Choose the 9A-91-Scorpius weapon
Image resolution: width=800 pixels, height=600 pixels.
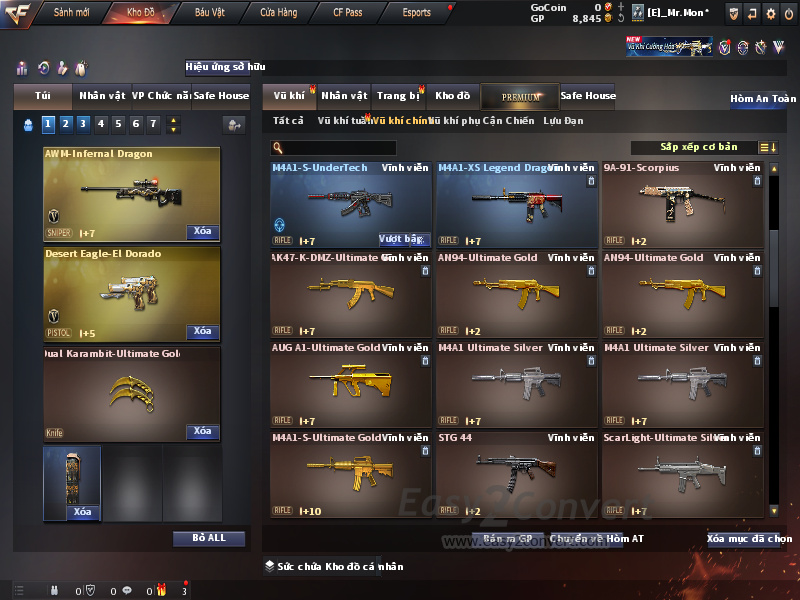pyautogui.click(x=682, y=205)
